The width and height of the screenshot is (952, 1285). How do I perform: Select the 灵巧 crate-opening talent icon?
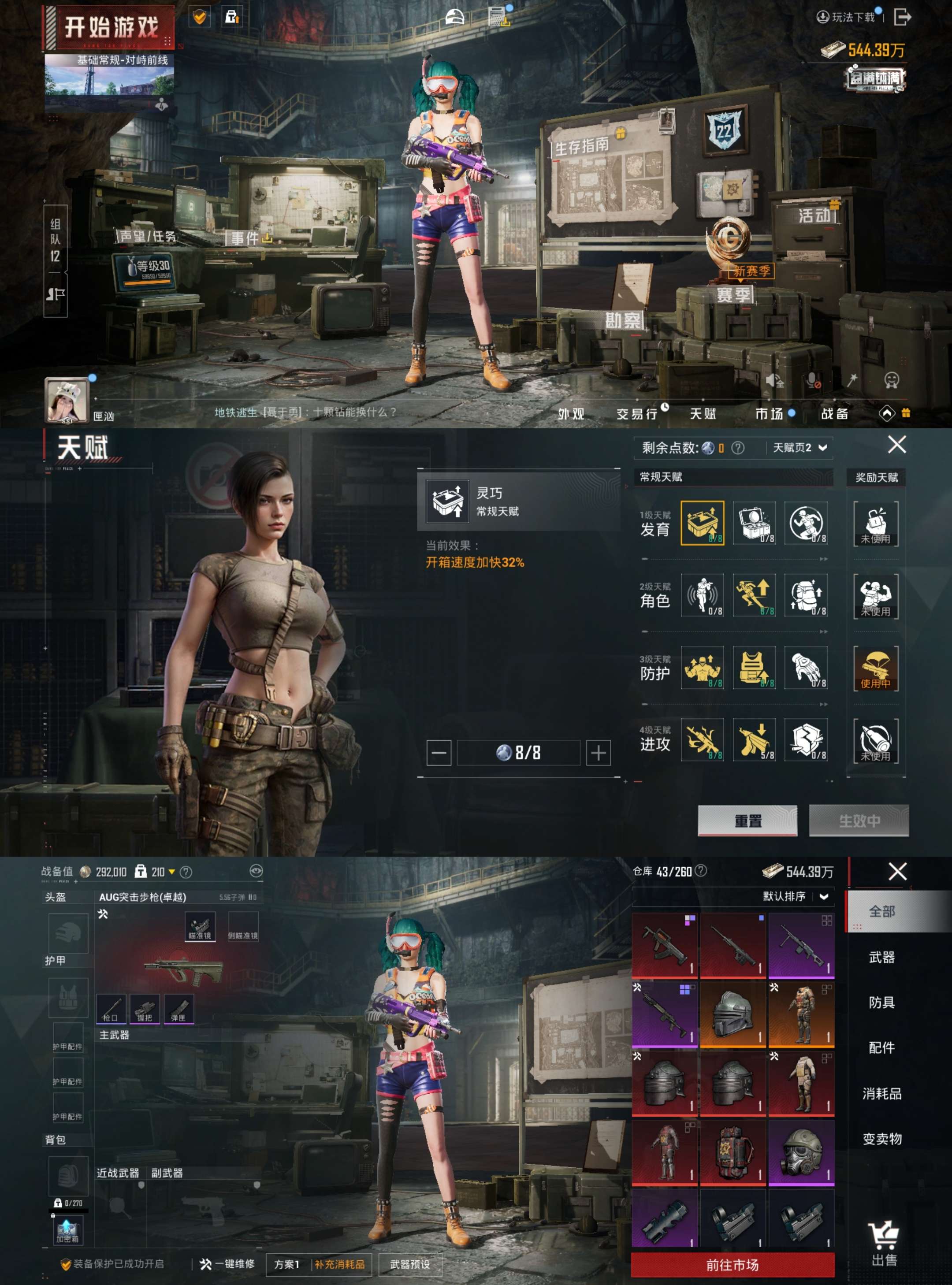(703, 523)
